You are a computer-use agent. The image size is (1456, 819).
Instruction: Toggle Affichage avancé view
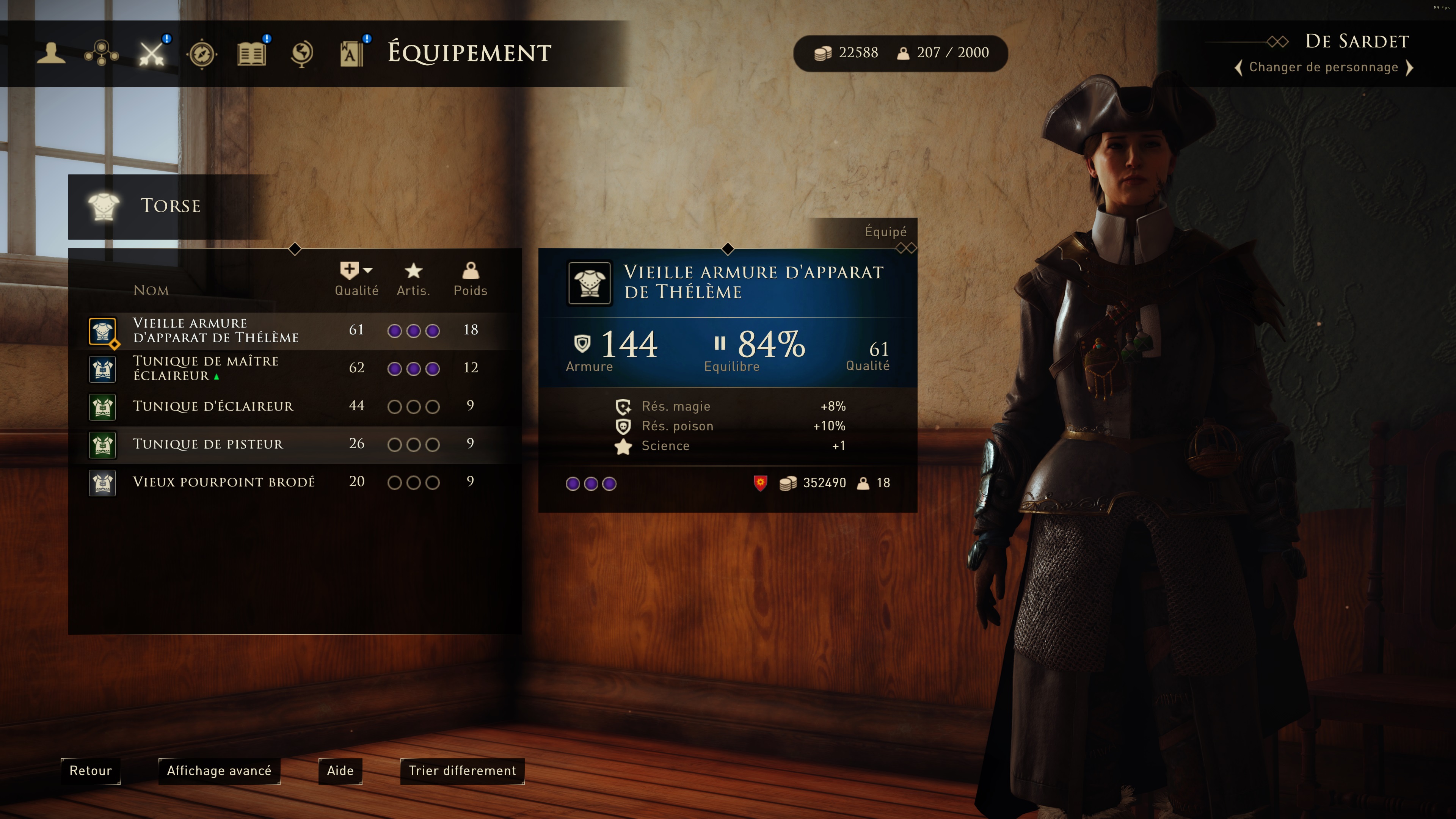tap(219, 771)
